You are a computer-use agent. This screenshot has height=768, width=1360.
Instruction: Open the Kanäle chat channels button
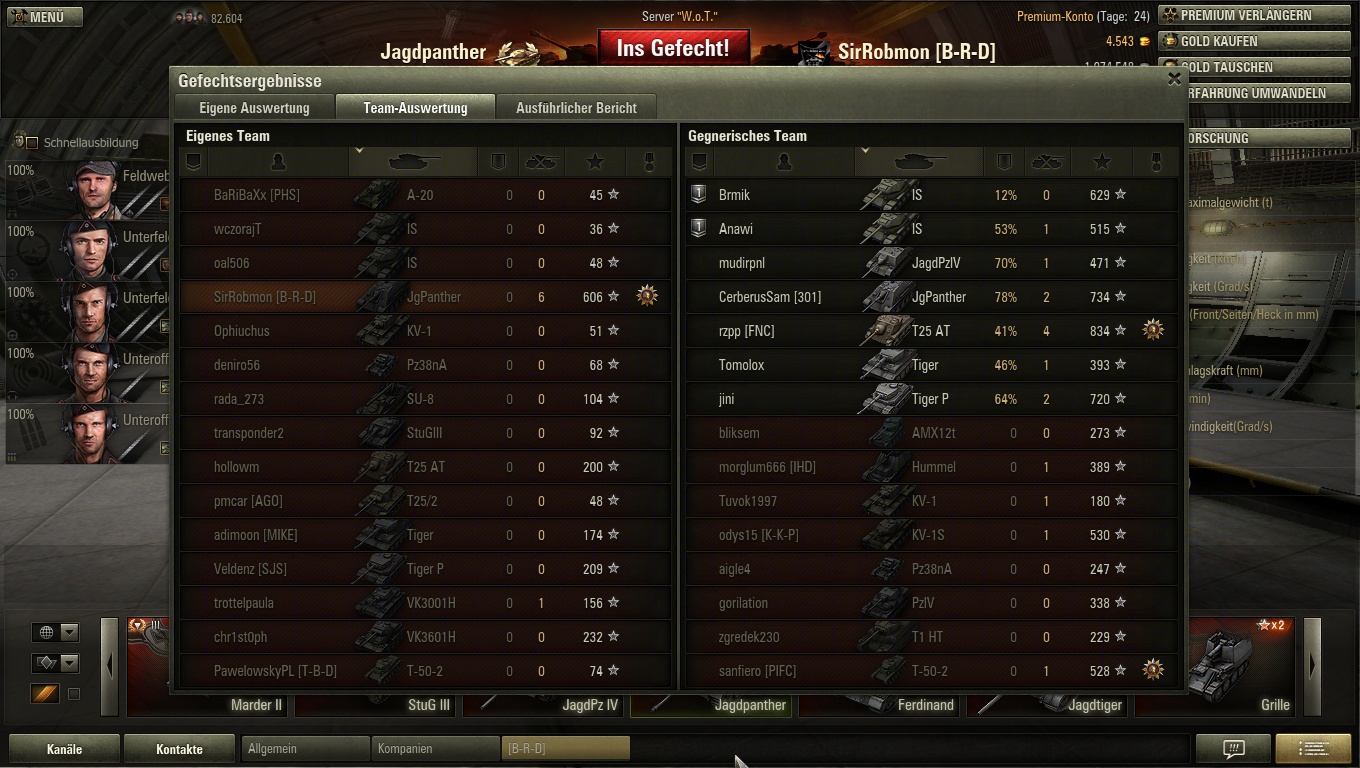tap(64, 749)
